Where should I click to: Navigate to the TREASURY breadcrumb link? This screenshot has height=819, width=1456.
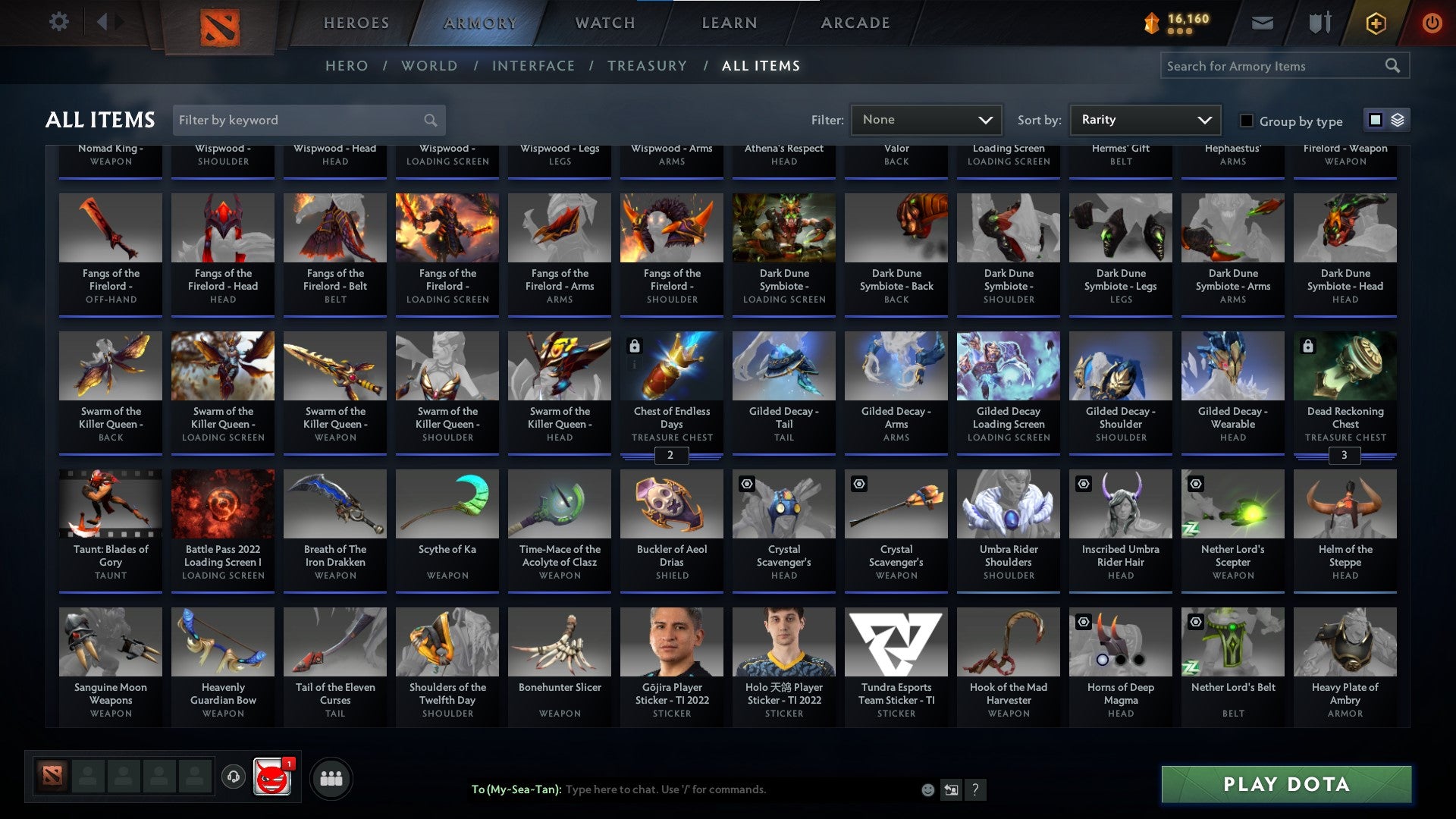[648, 65]
